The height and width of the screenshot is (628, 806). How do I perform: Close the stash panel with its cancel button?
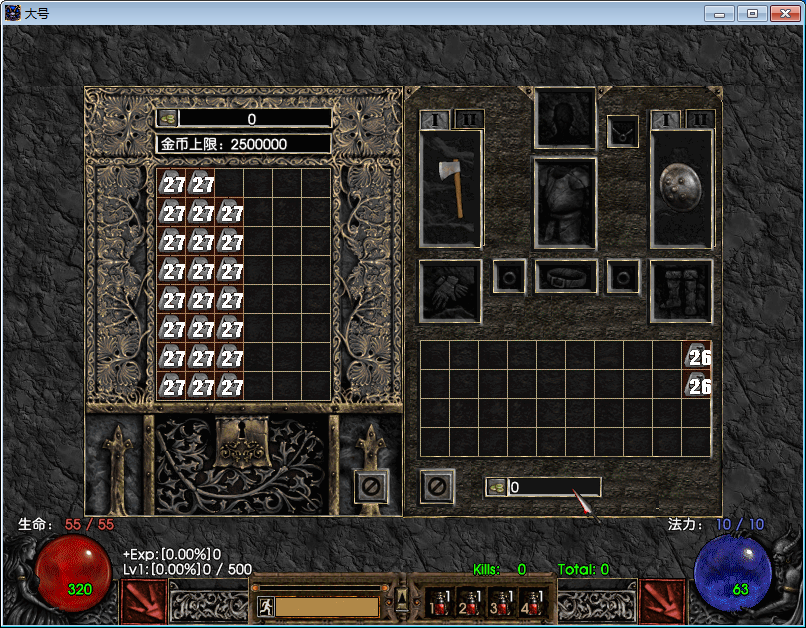371,487
